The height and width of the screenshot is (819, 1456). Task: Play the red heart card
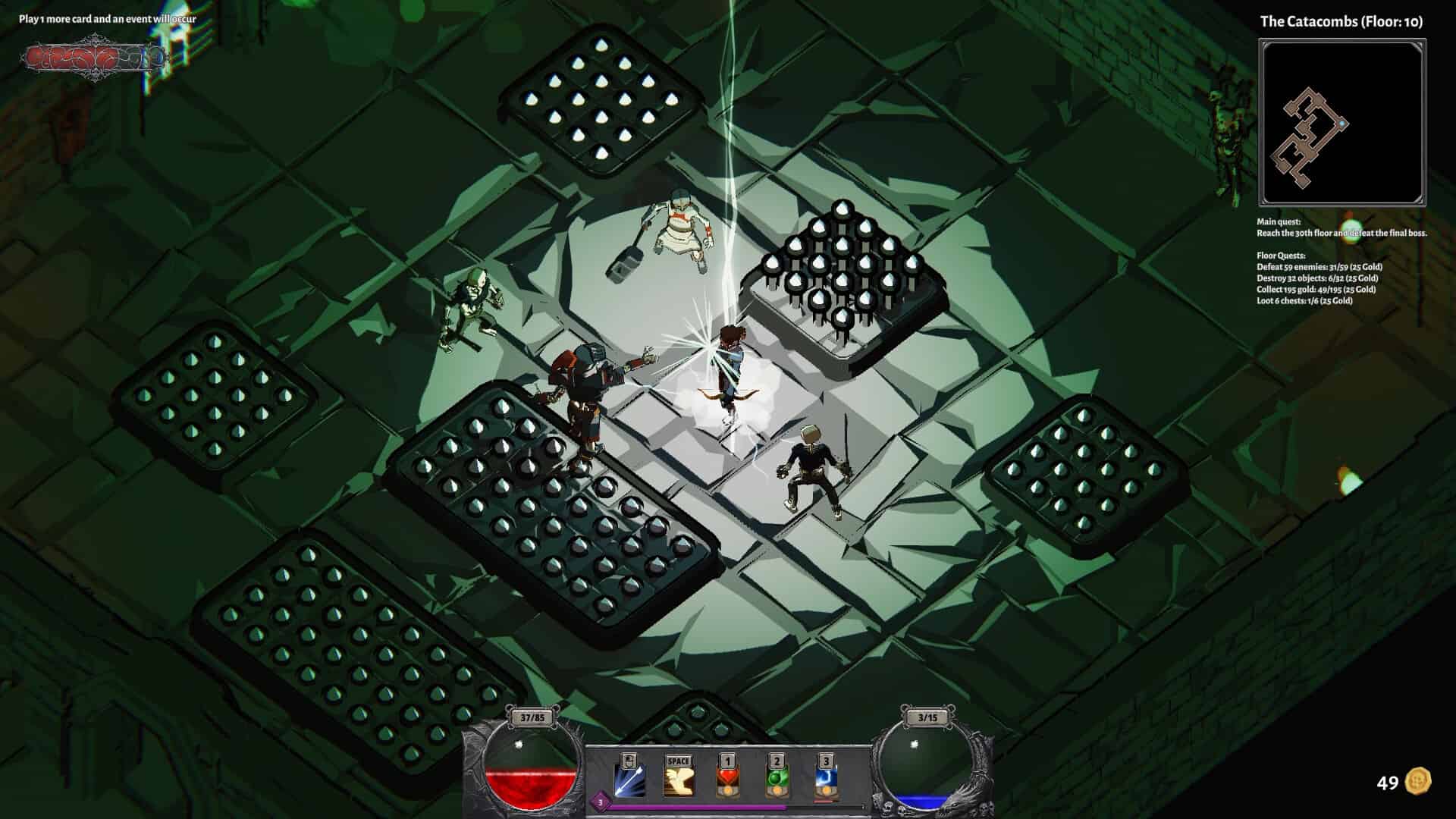tap(727, 781)
